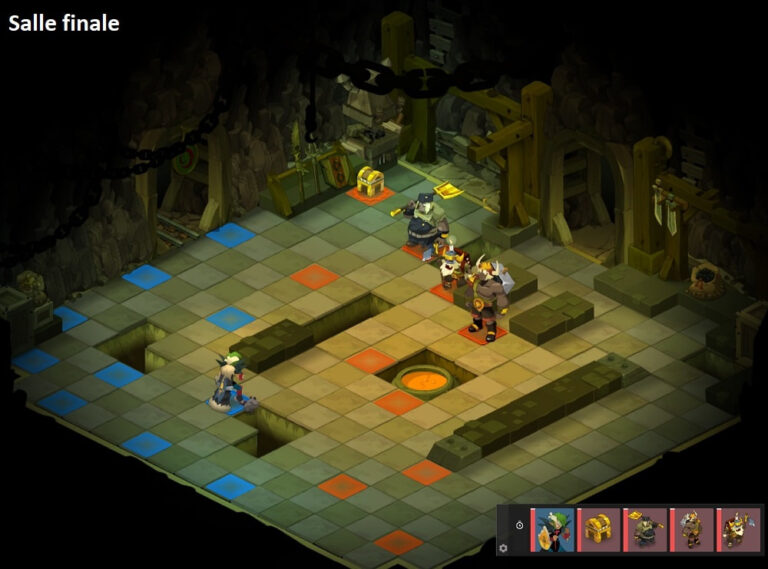Open the gear settings icon beside the timeline

(x=503, y=547)
